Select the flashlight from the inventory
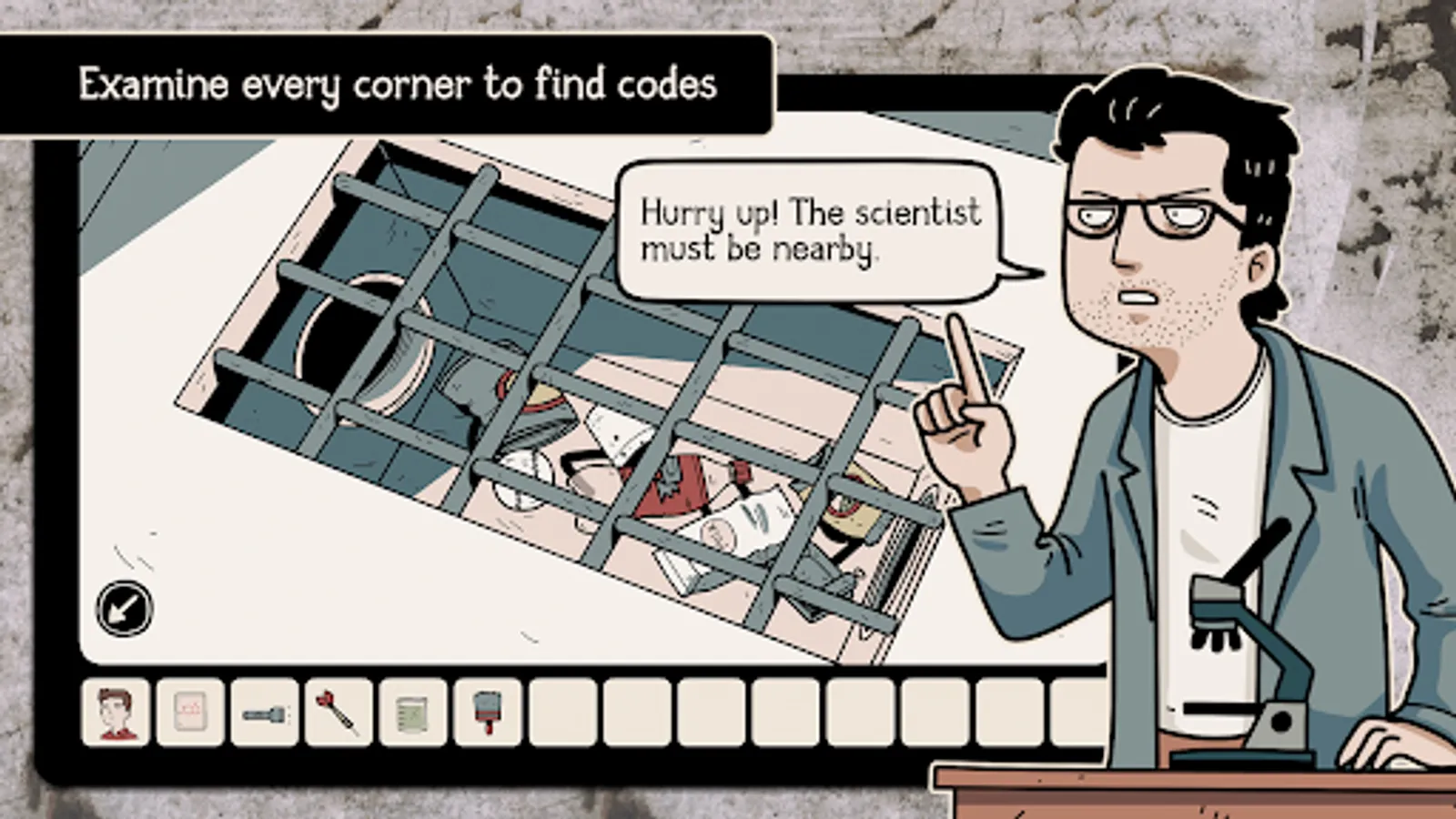The height and width of the screenshot is (819, 1456). pyautogui.click(x=264, y=714)
